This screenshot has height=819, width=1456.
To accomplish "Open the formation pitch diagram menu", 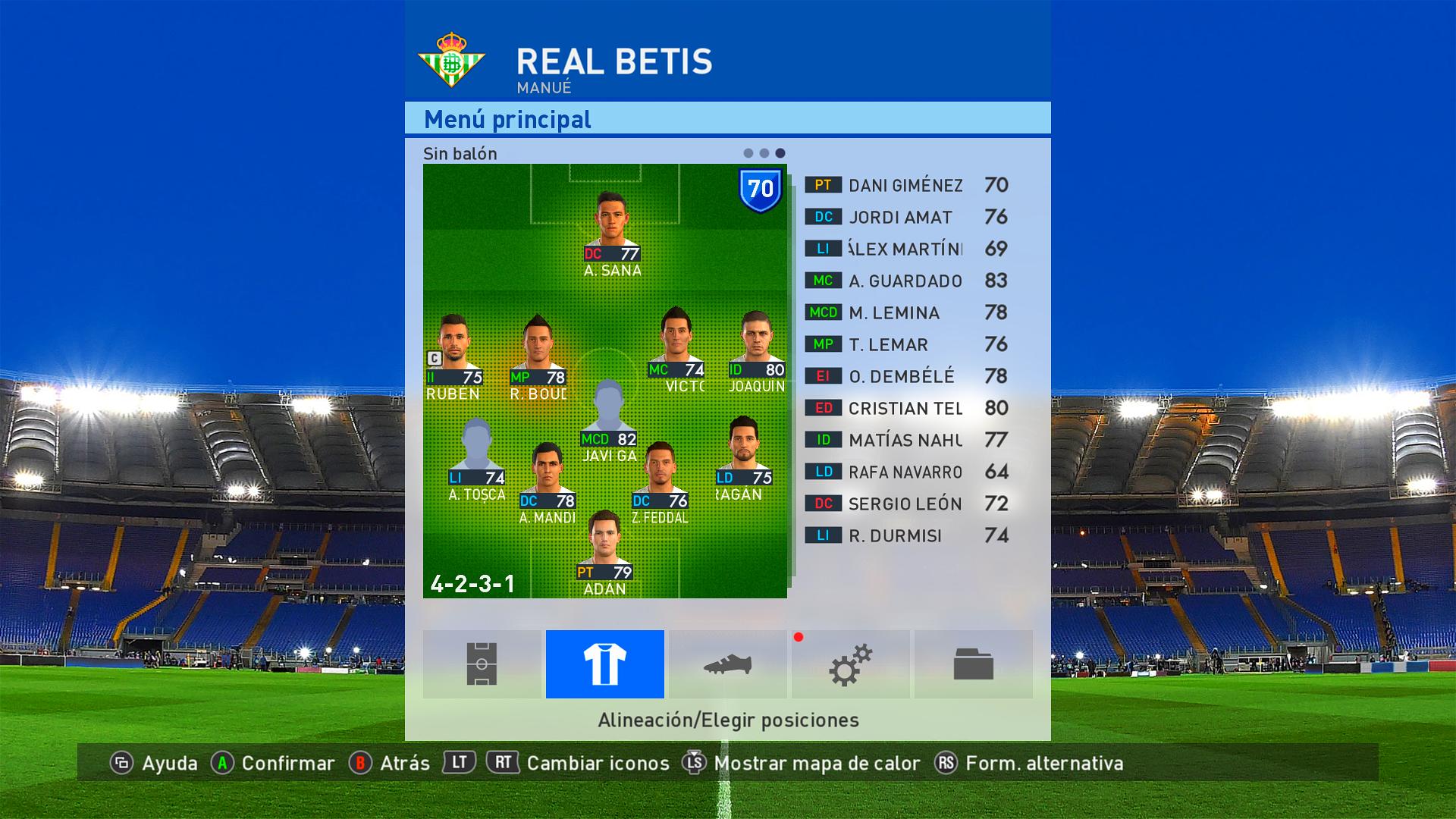I will (x=482, y=664).
